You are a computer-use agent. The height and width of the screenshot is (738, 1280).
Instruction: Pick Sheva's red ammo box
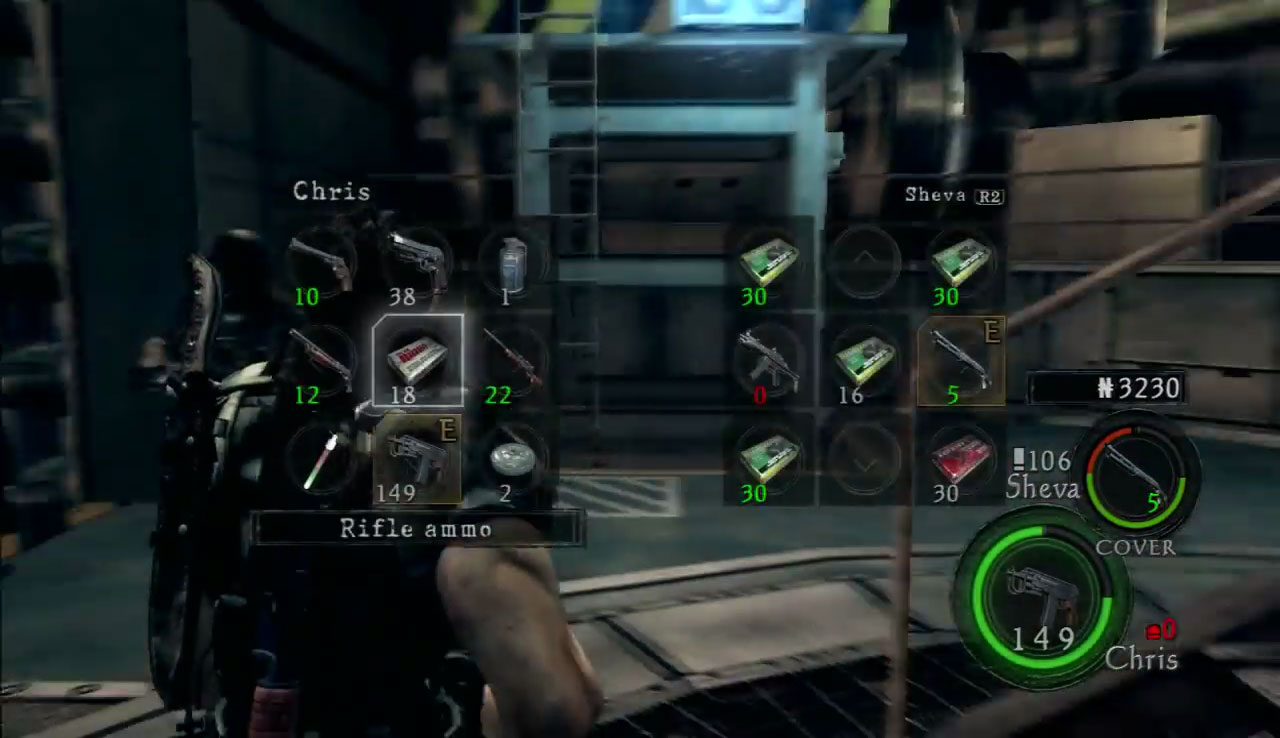(x=960, y=458)
